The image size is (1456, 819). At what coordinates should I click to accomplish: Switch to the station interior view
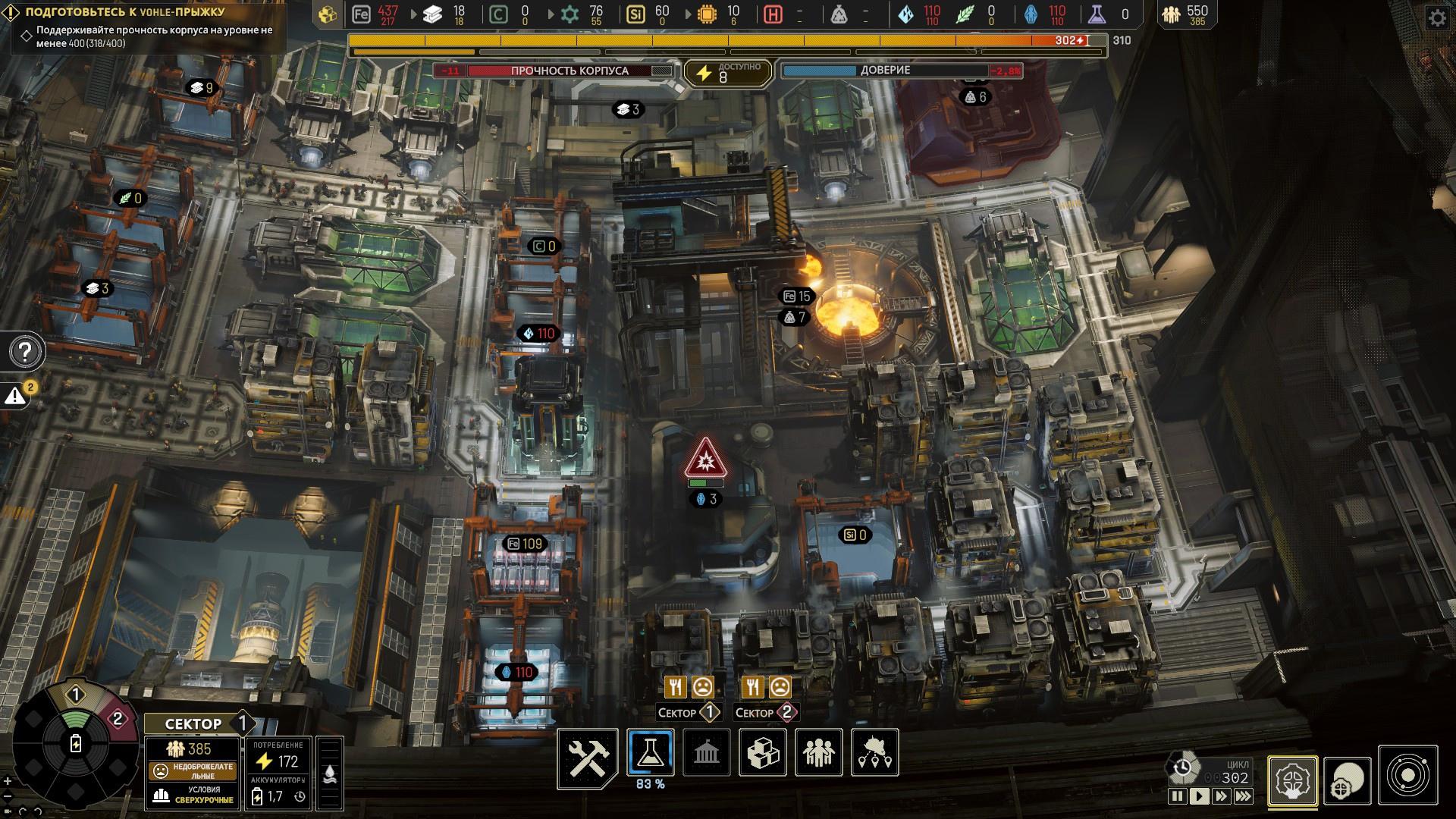coord(1292,781)
